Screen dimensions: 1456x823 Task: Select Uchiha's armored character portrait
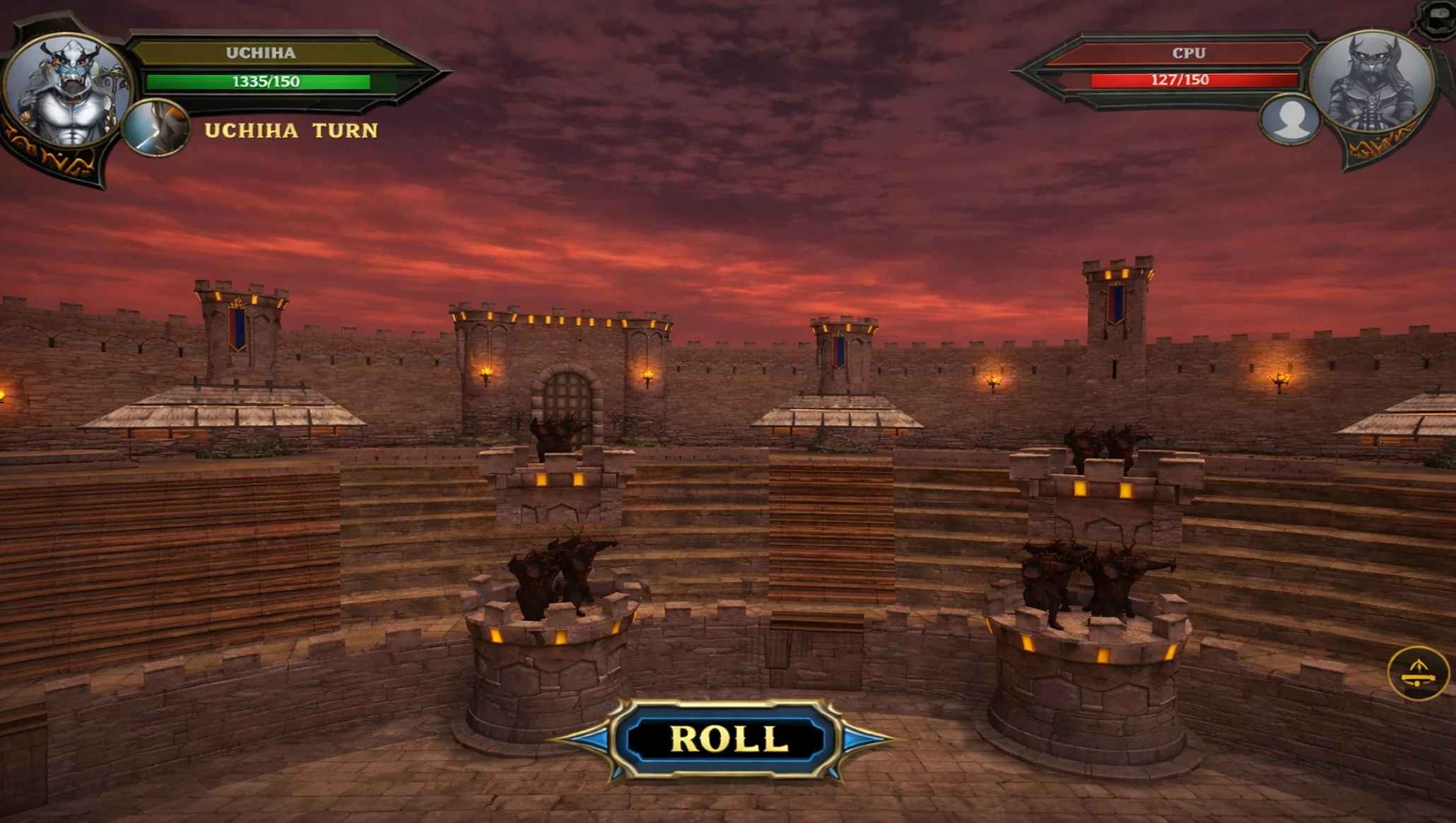coord(69,90)
